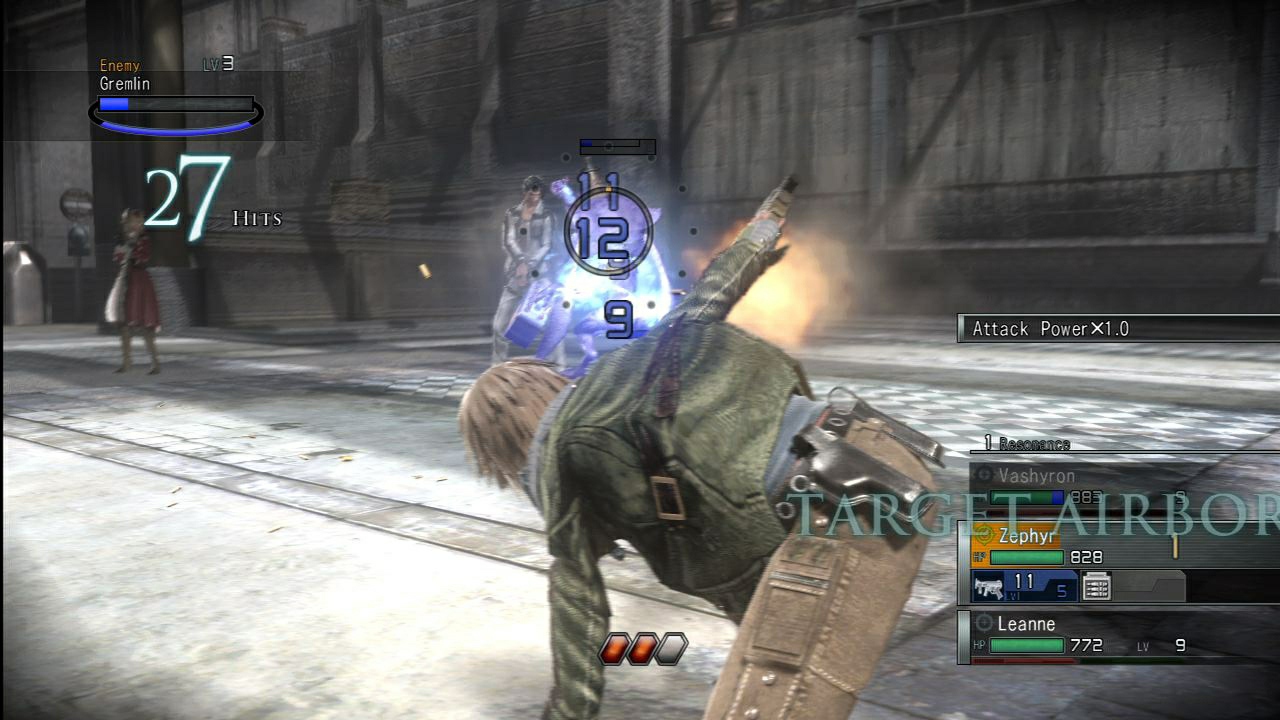Image resolution: width=1280 pixels, height=720 pixels.
Task: Open Zephyr's ammo magazine icon
Action: point(1096,586)
